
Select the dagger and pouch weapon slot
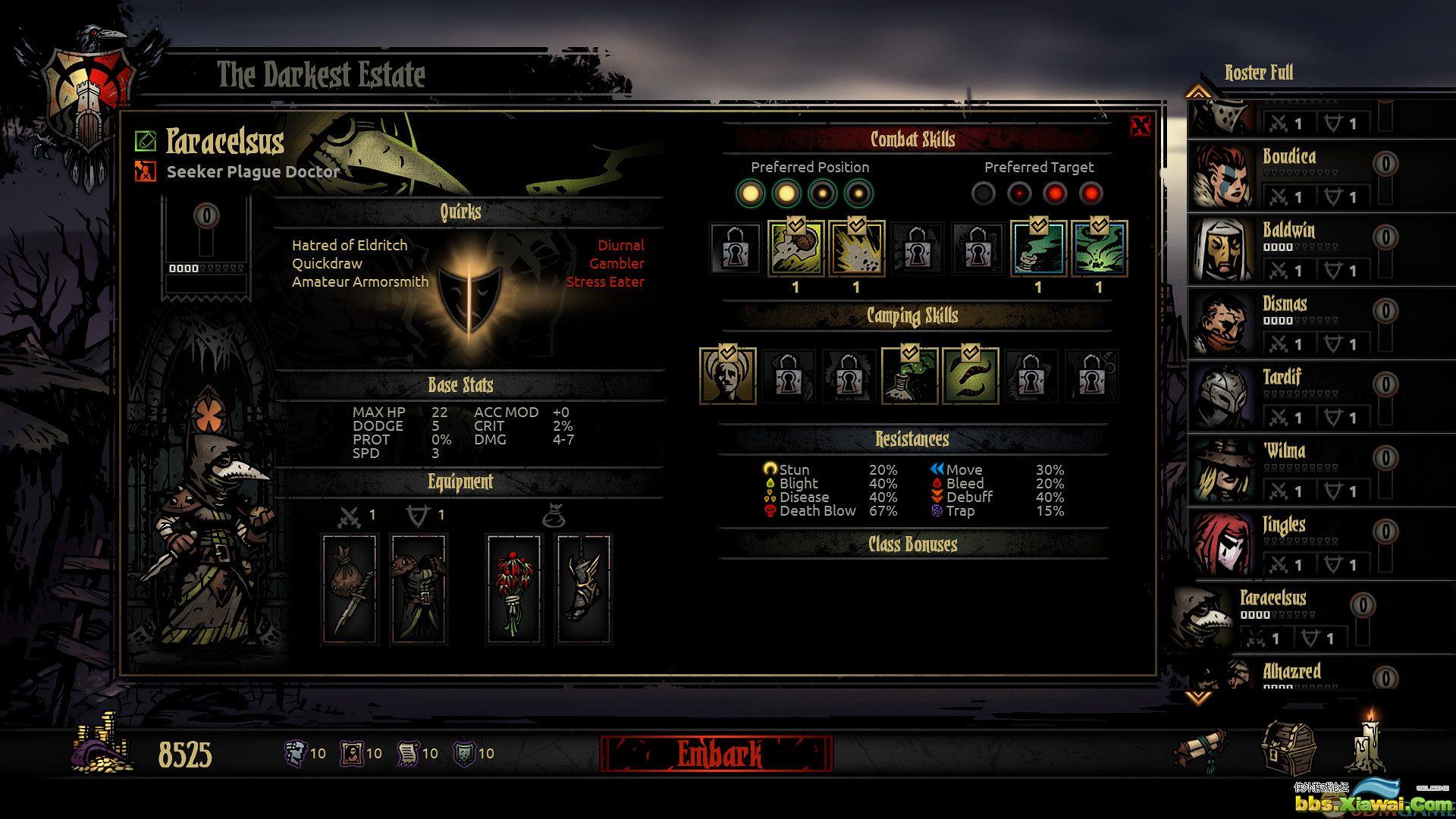pos(350,590)
